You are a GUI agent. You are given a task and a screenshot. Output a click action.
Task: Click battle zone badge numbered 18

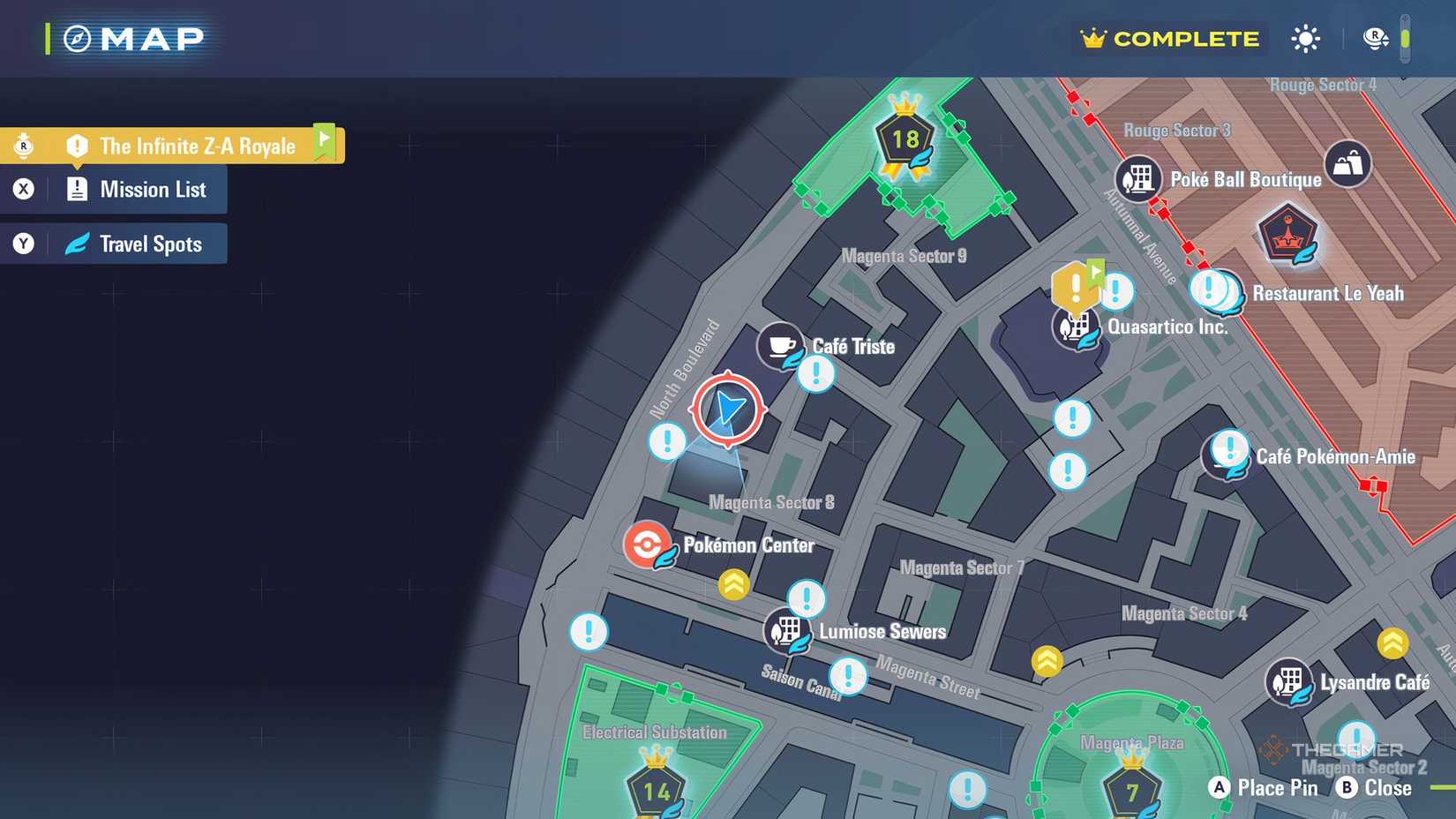[904, 139]
